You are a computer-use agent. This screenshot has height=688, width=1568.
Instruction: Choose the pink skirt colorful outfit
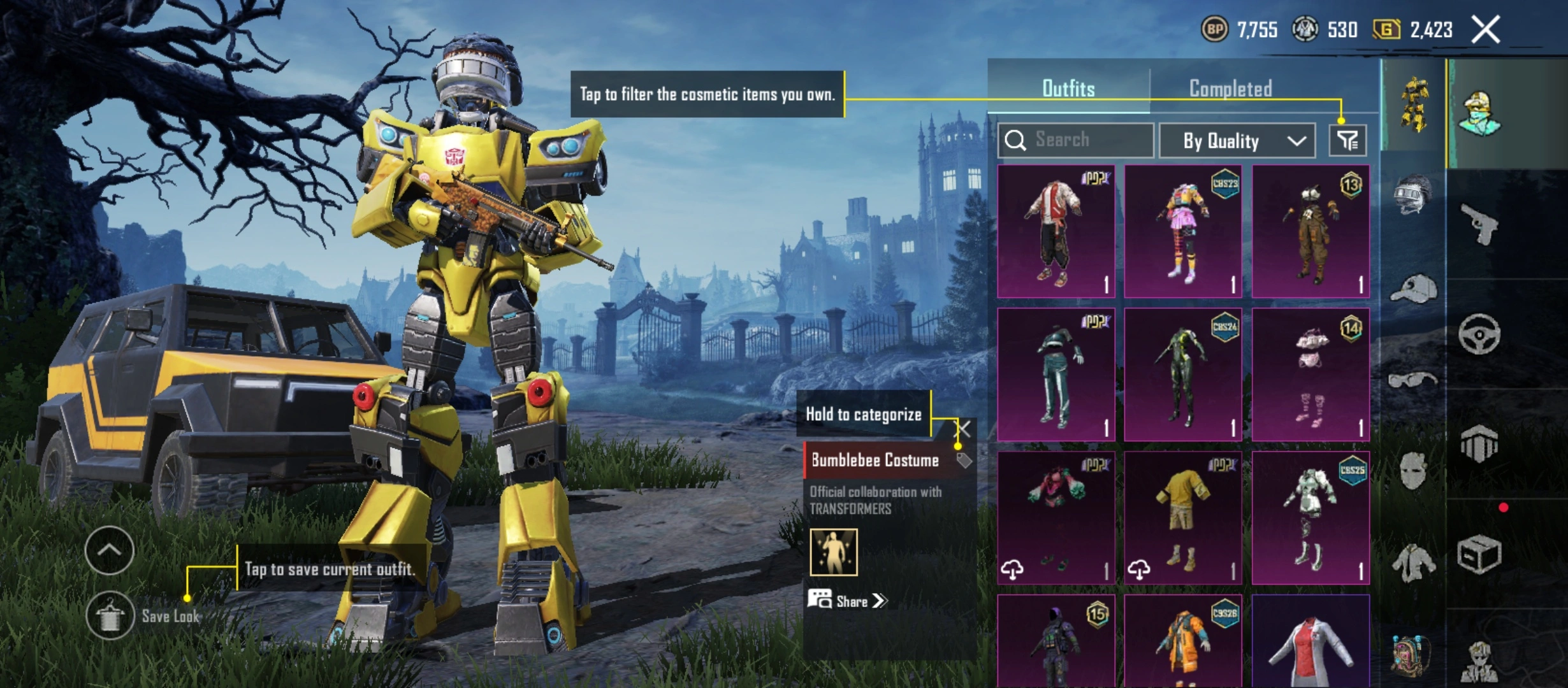pyautogui.click(x=1183, y=232)
